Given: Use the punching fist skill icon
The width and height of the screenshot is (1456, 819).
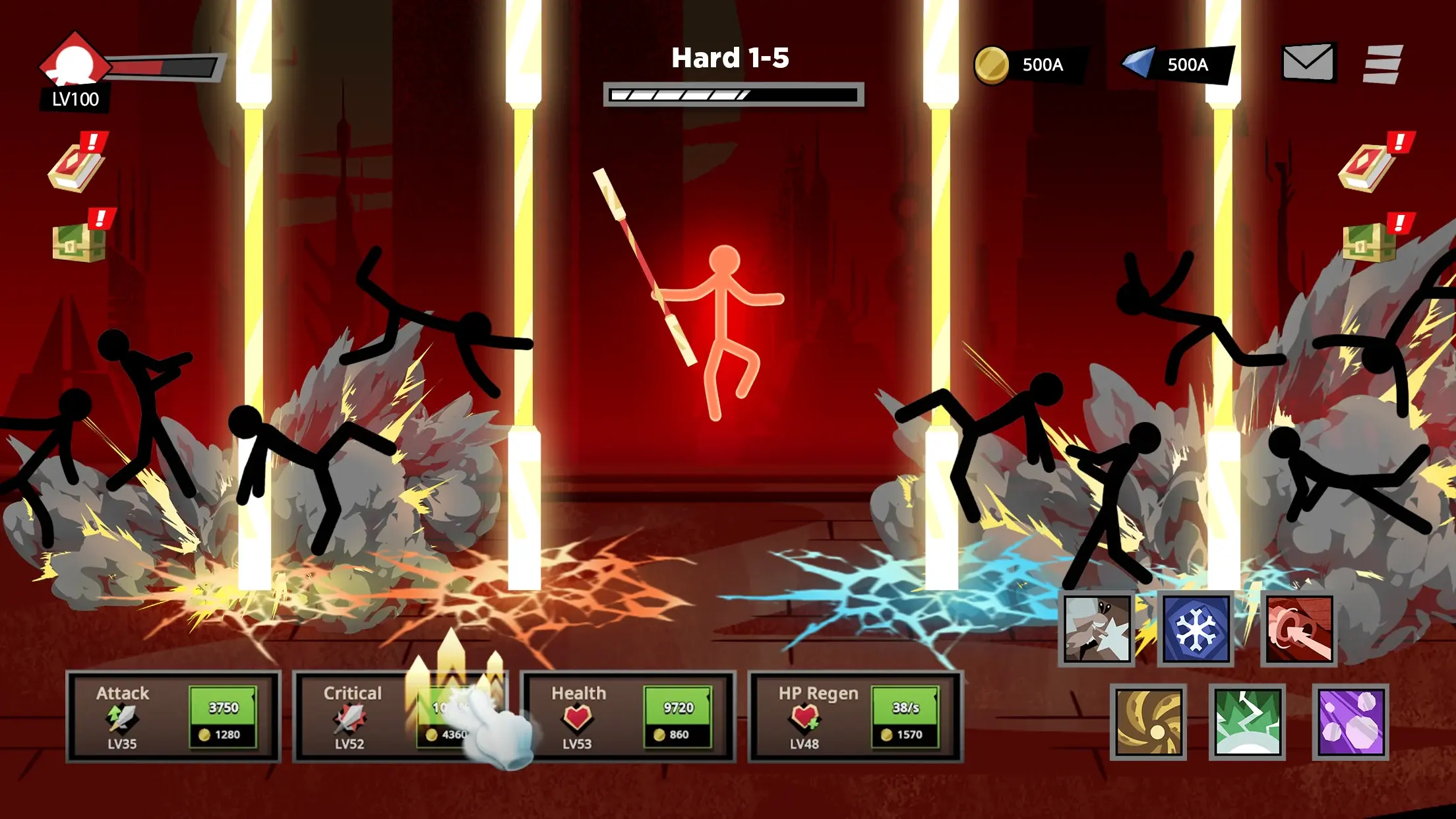Looking at the screenshot, I should pos(1097,629).
